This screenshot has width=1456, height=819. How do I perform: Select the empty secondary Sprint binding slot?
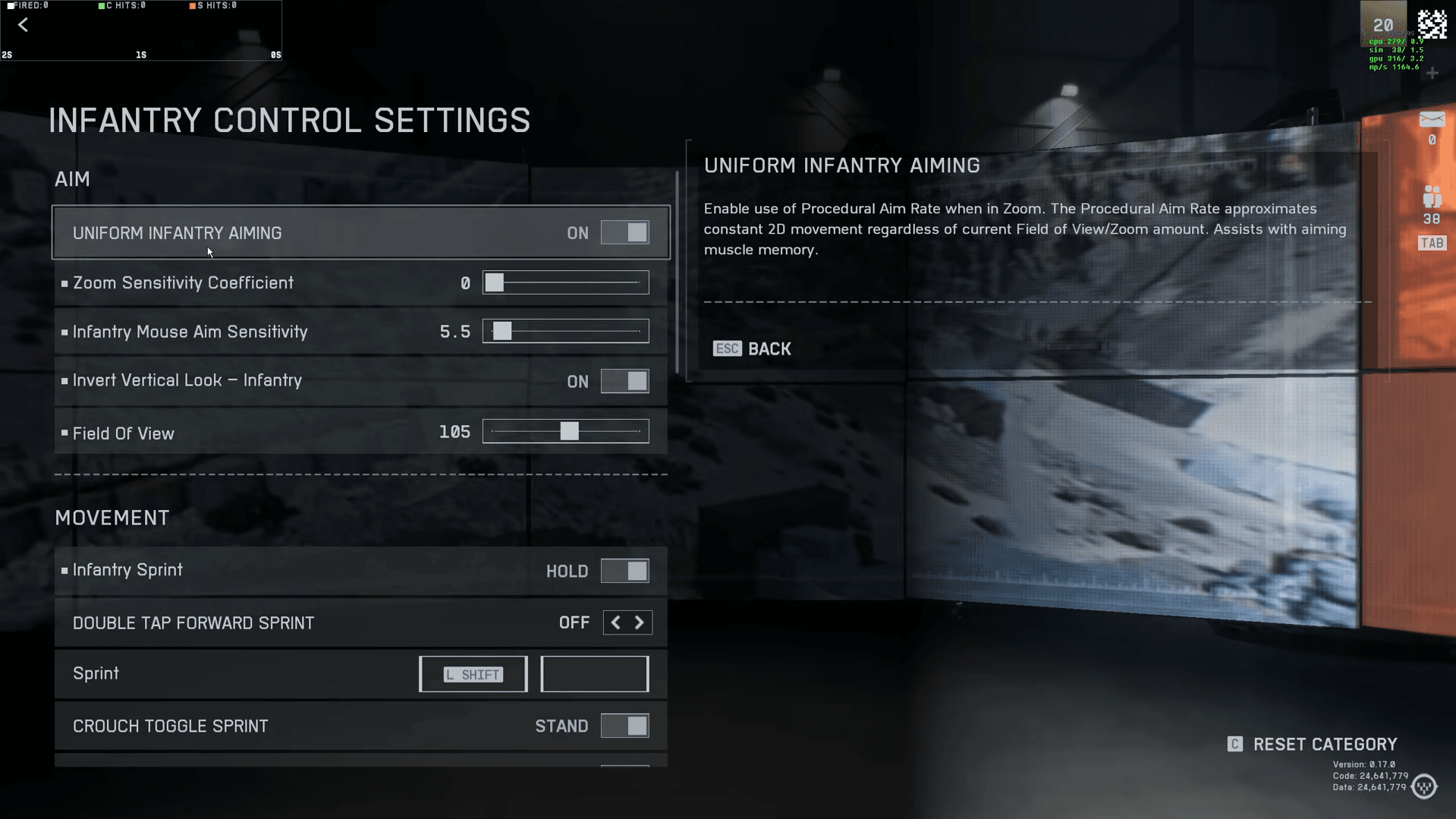coord(594,674)
